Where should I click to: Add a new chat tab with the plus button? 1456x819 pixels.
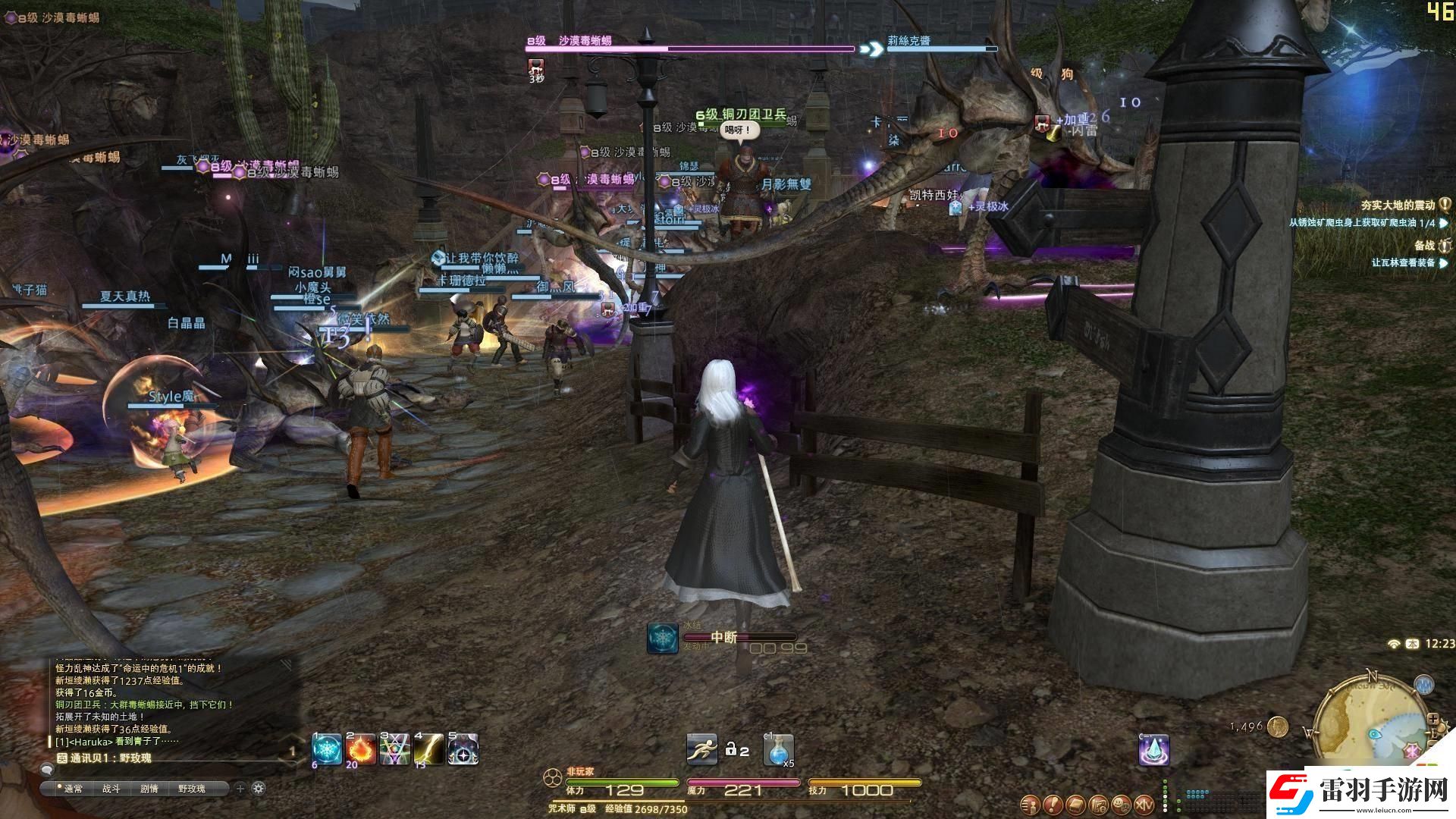(x=240, y=787)
